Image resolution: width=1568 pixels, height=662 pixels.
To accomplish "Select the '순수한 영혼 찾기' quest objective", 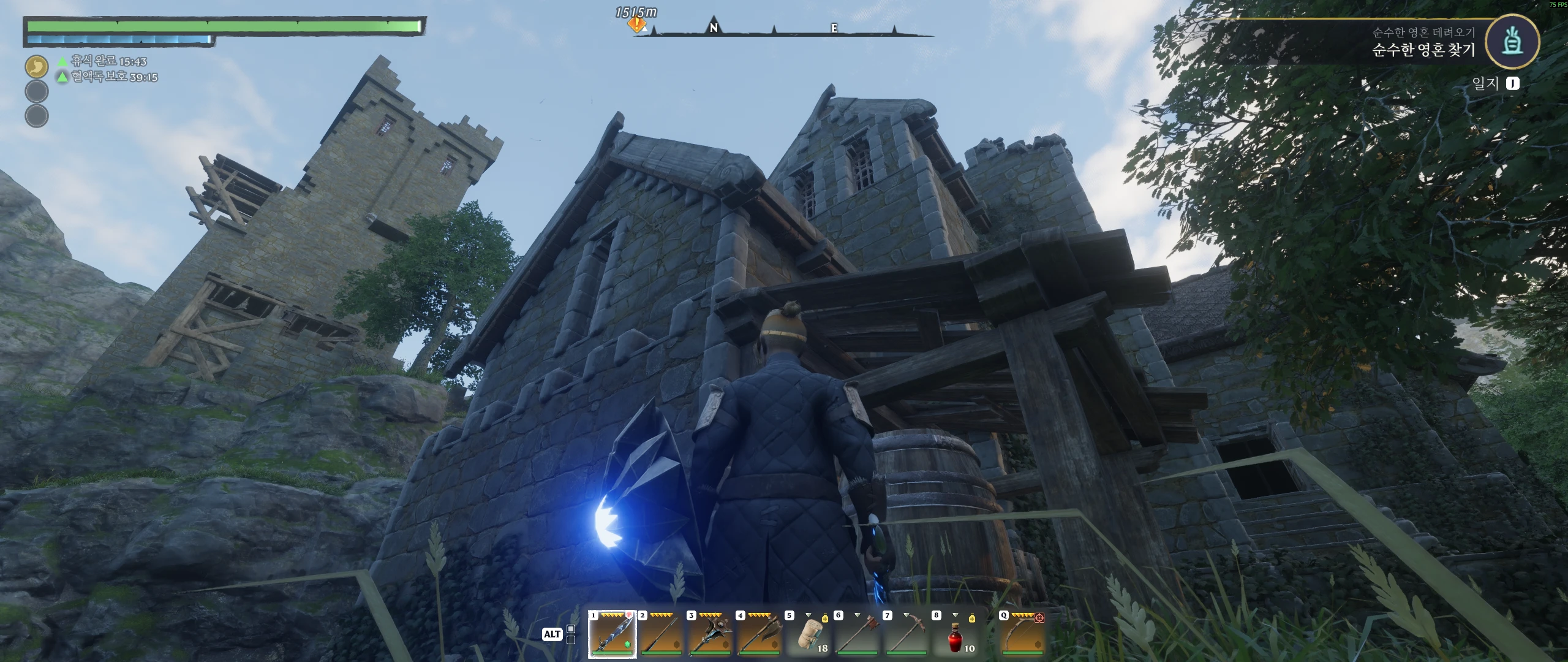I will 1423,50.
